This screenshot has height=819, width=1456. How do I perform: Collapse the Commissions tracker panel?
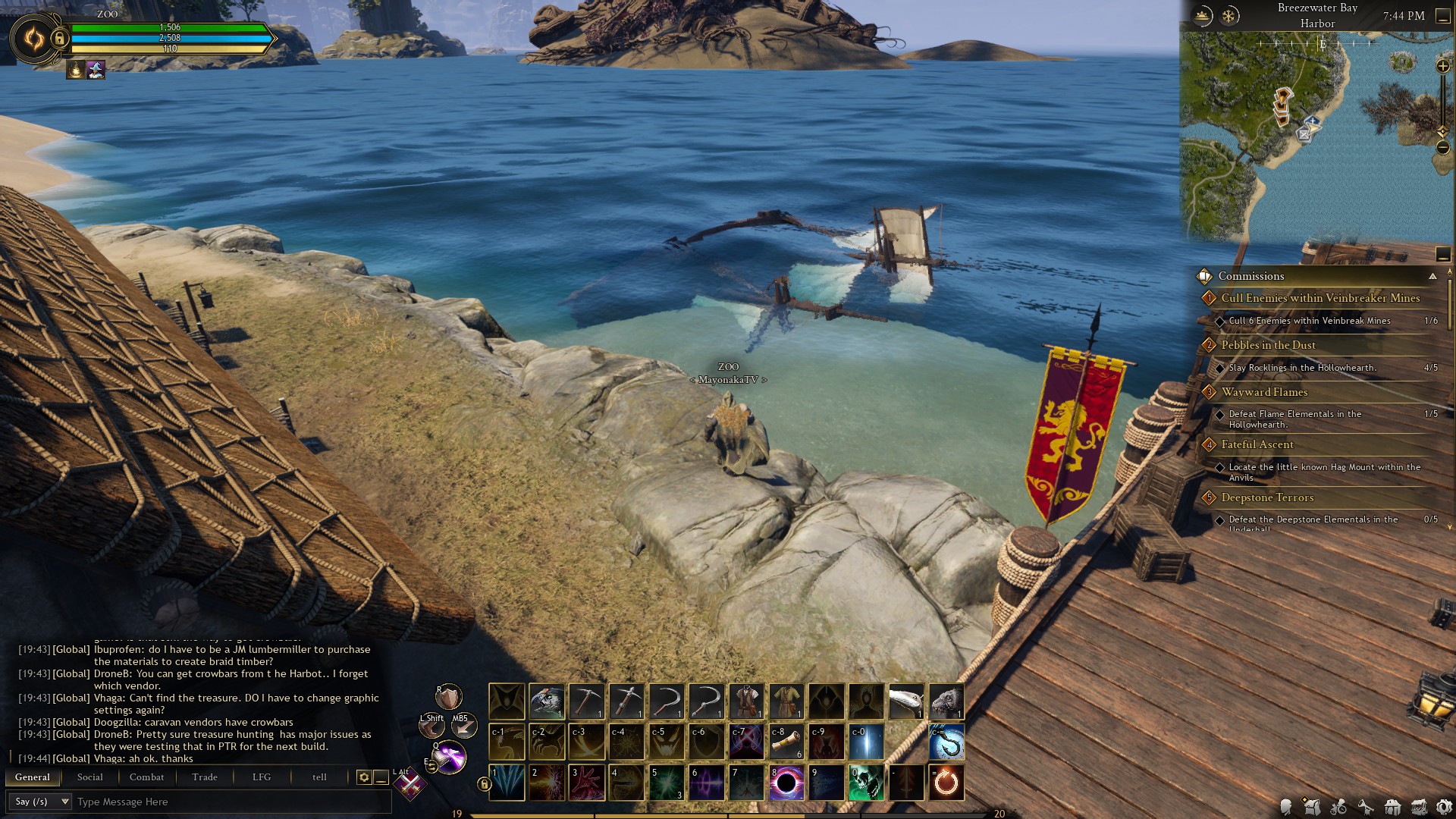(1432, 277)
